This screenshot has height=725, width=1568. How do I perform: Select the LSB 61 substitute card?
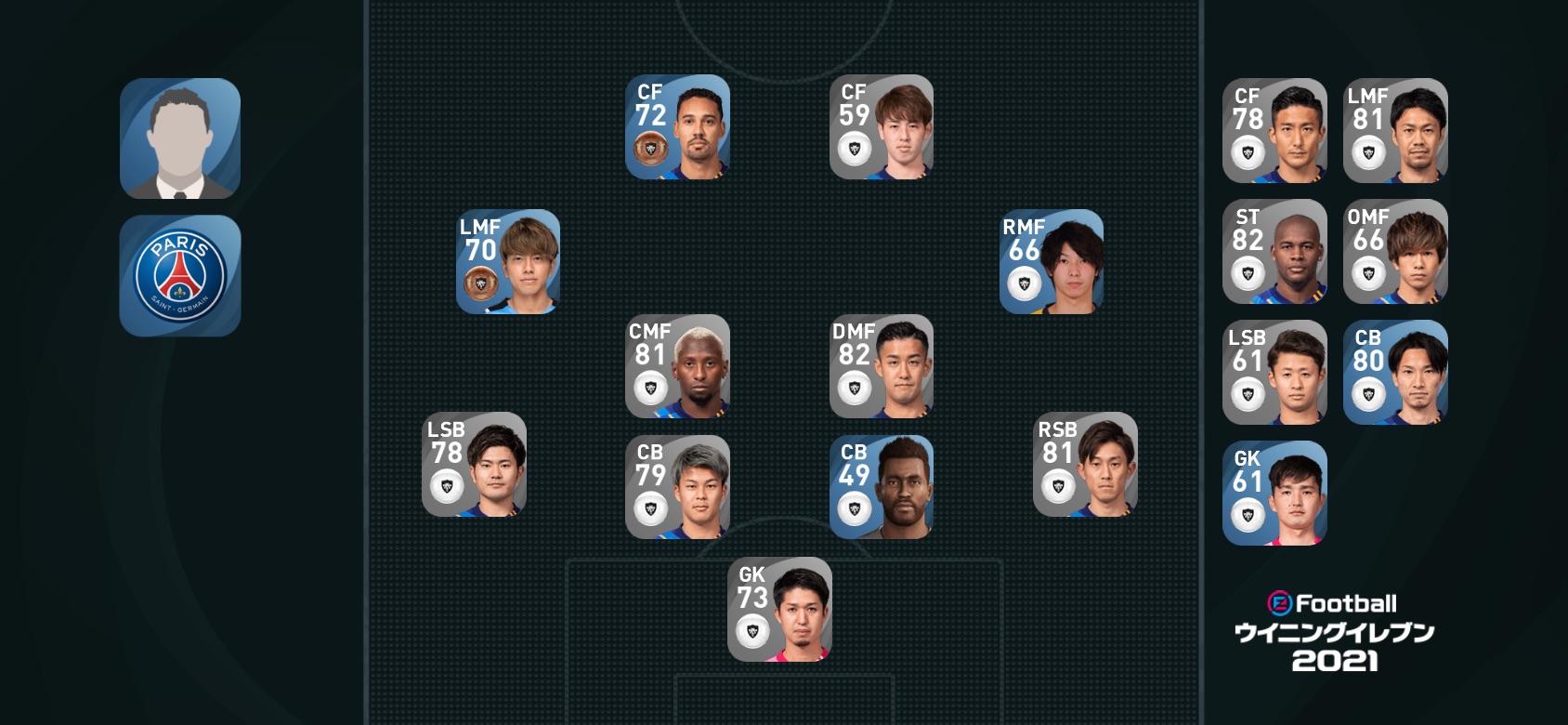click(x=1274, y=372)
